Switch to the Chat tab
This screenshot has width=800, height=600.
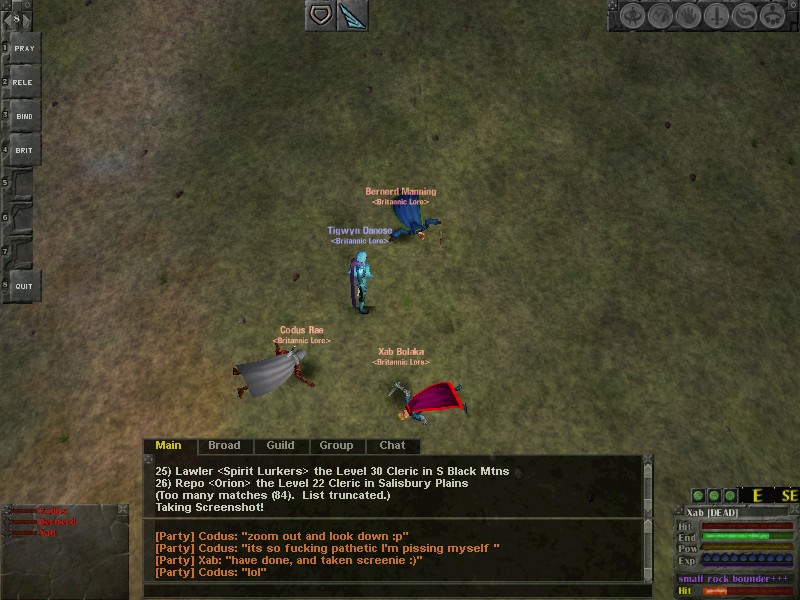pos(392,446)
